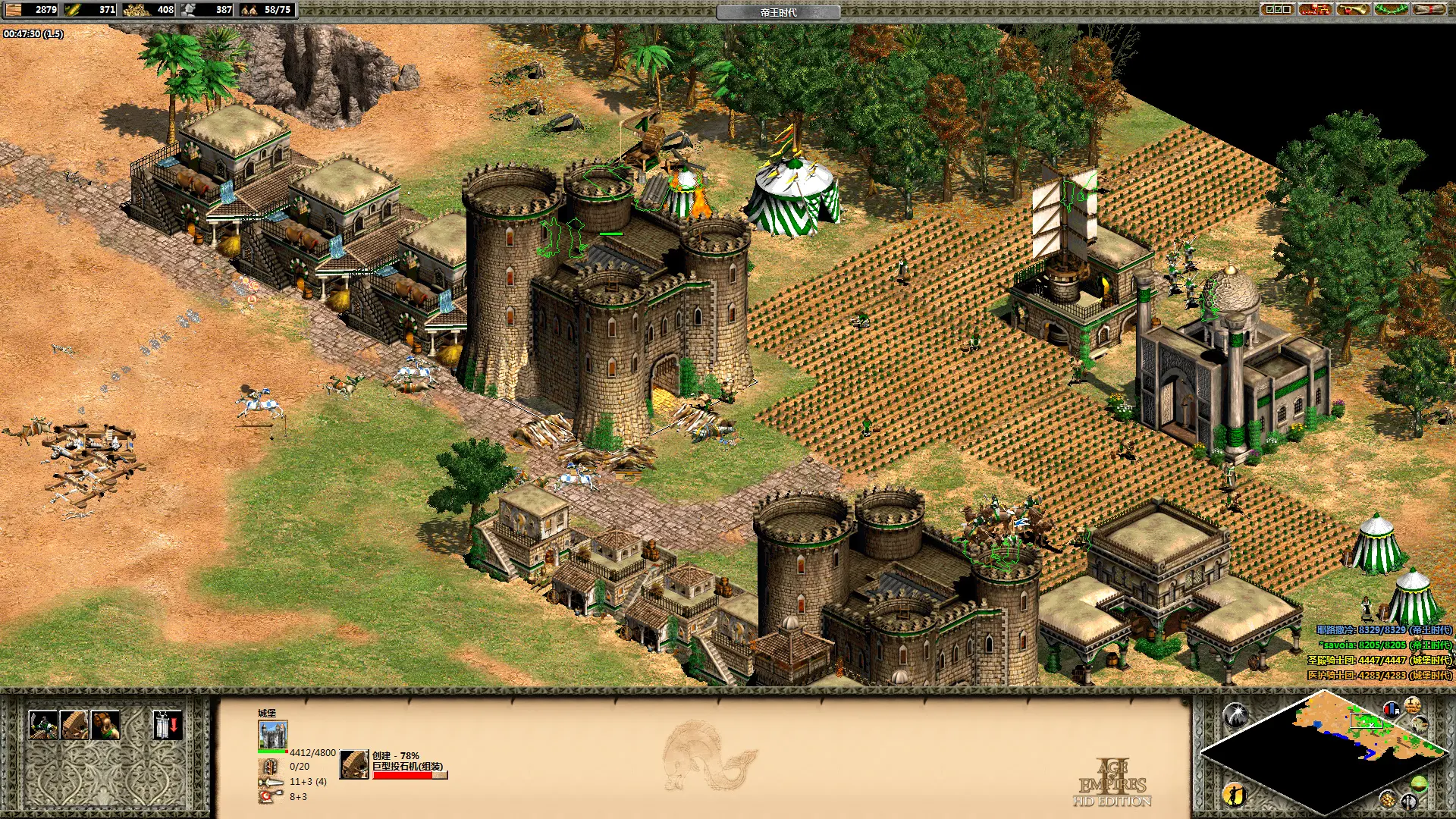Open the scroll game menu button
Screen dimensions: 1456x819
[x=1429, y=9]
